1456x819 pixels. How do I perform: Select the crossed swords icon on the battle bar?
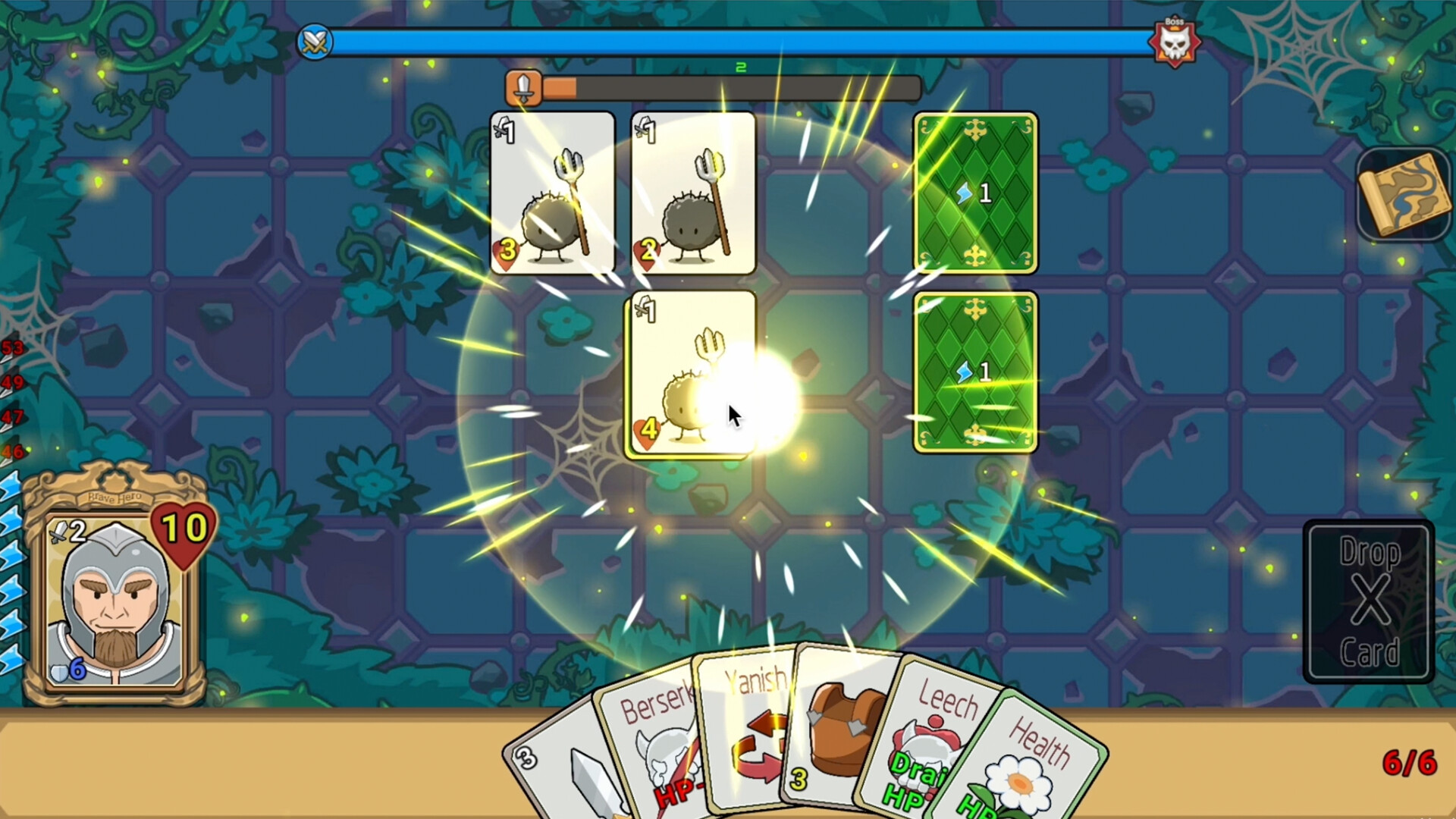[x=315, y=42]
